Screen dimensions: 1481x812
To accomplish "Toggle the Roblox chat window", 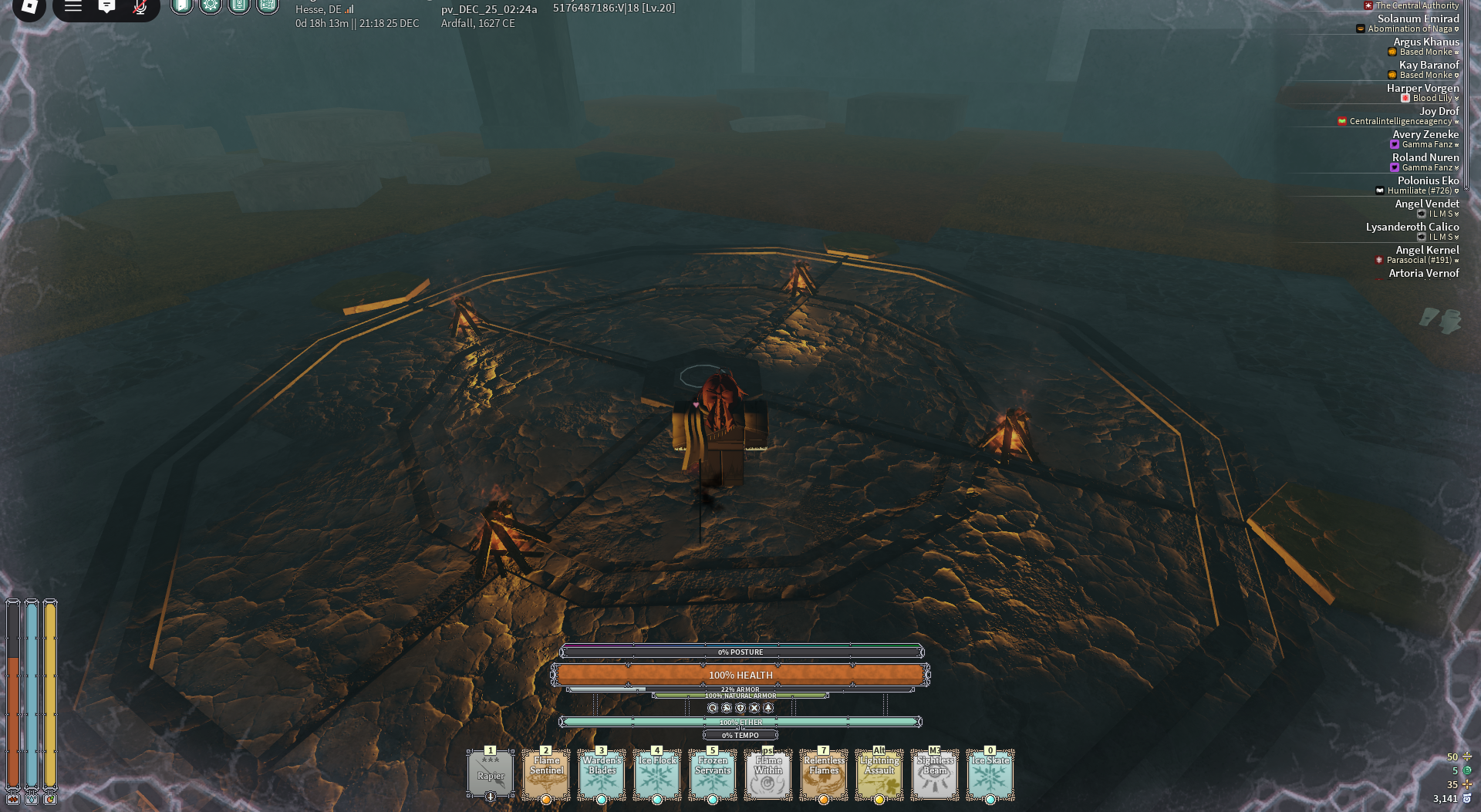I will pos(106,7).
